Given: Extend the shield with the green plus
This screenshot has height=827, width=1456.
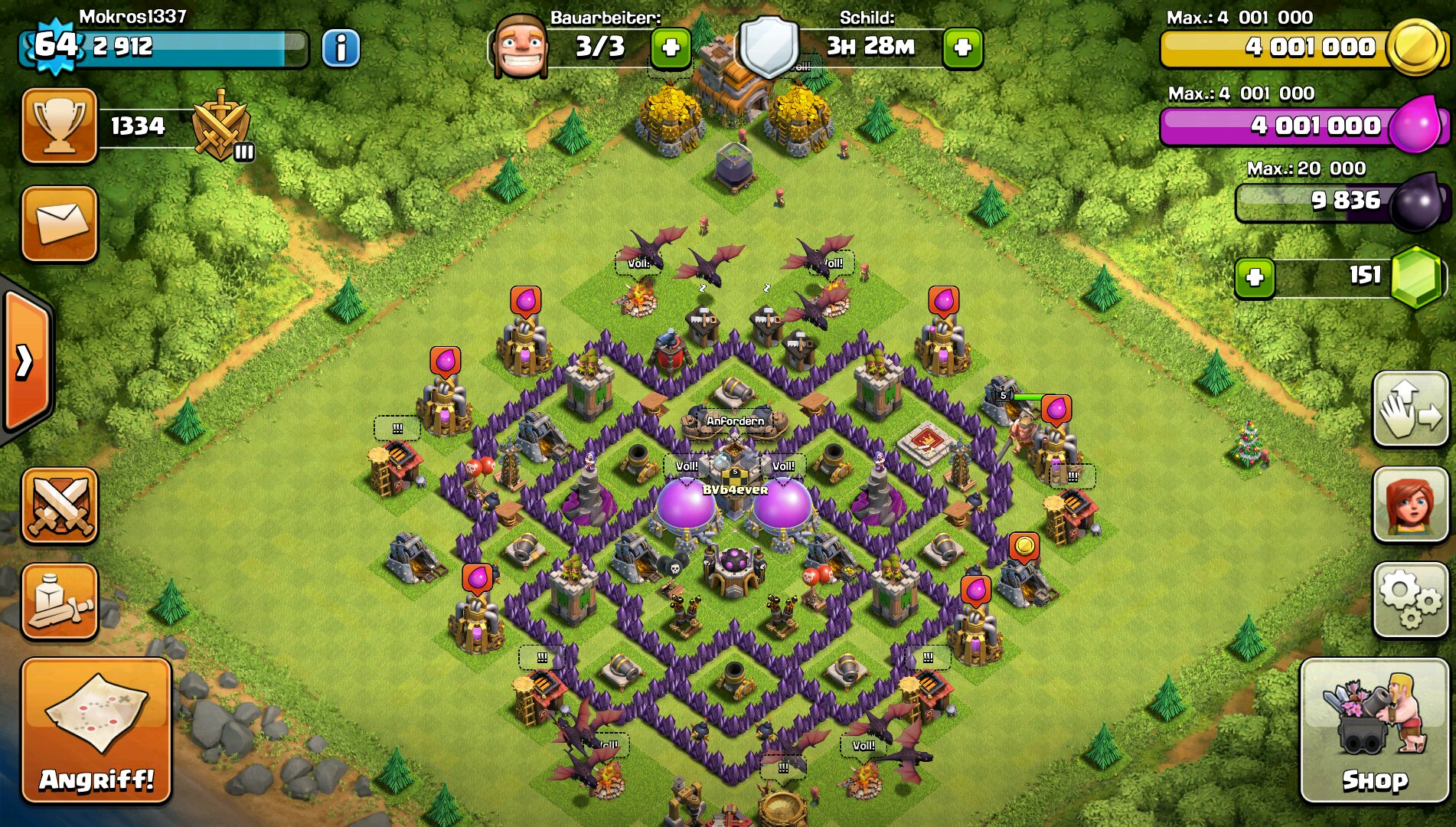Looking at the screenshot, I should point(962,48).
